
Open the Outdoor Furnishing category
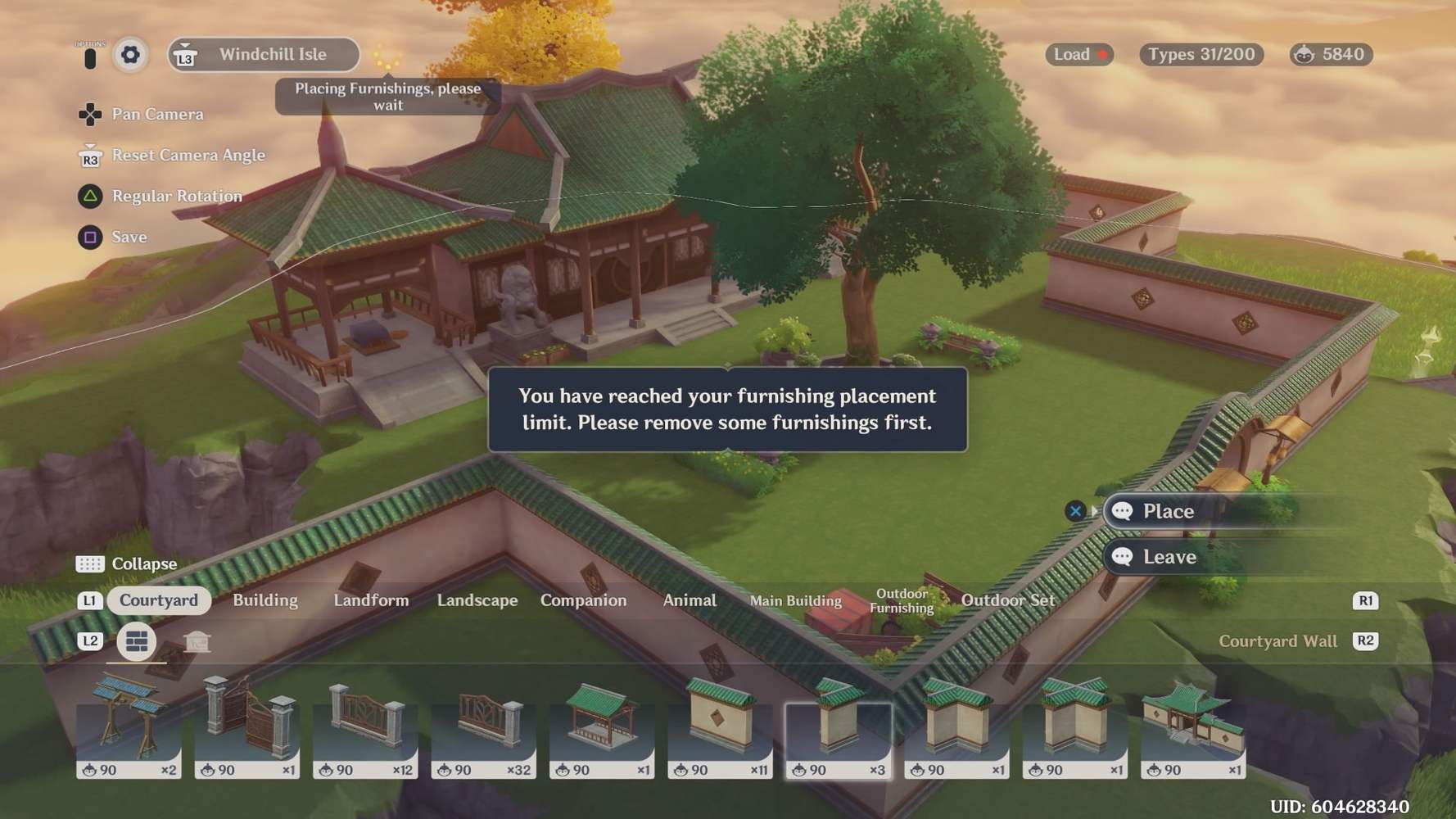coord(901,600)
